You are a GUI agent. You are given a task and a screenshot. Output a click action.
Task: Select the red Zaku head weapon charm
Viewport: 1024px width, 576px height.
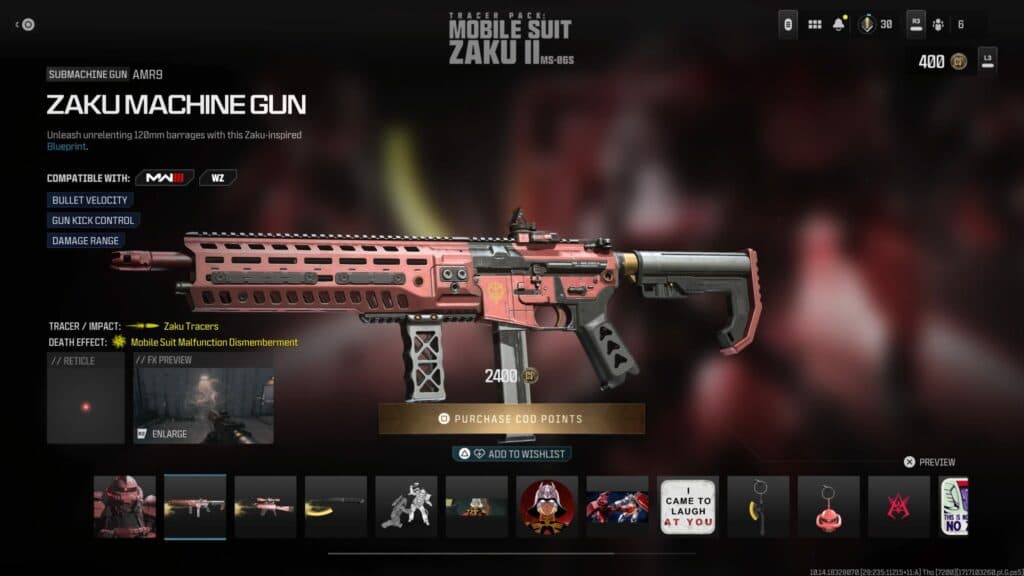point(828,506)
